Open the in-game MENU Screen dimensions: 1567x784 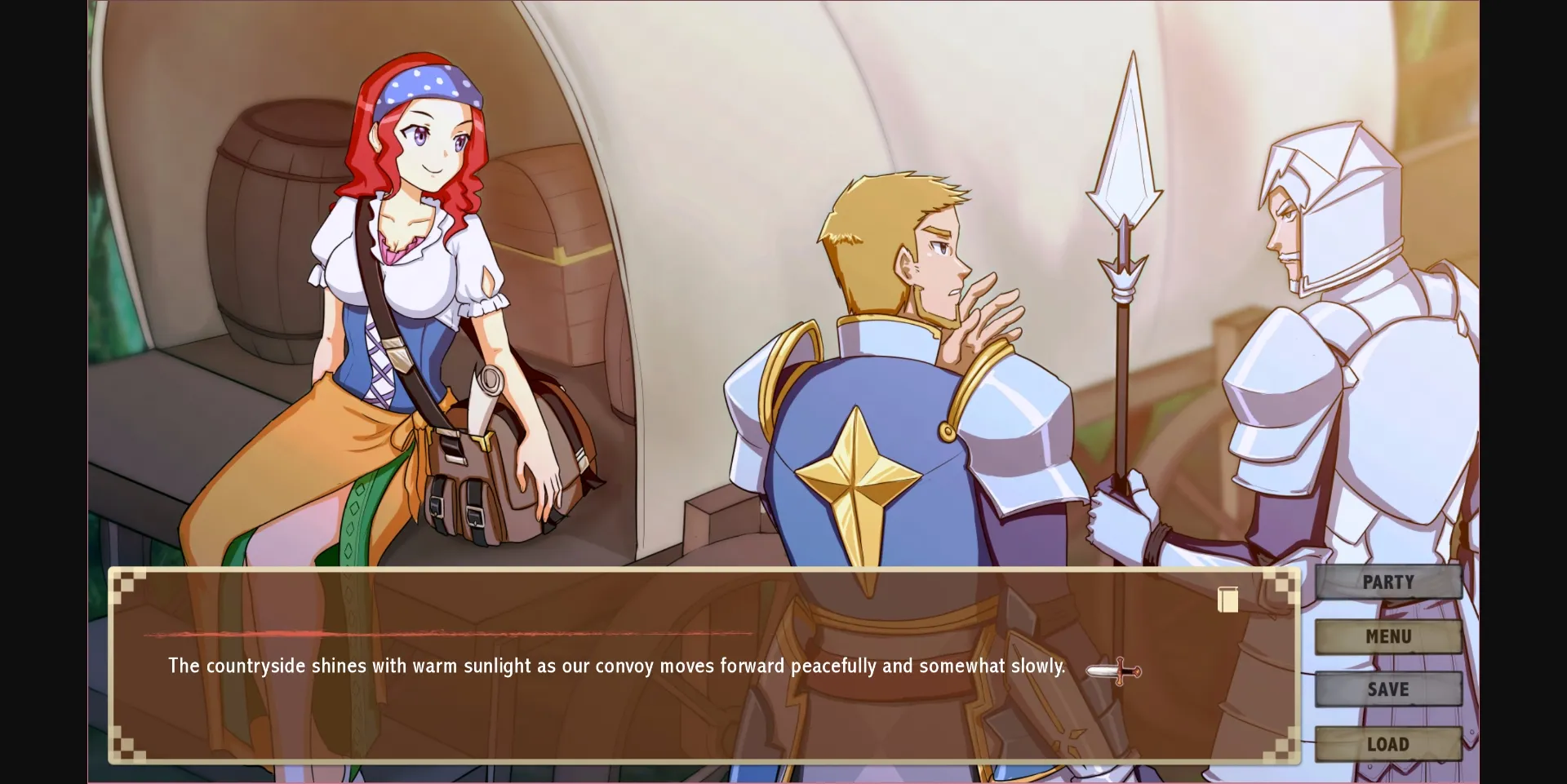[x=1387, y=636]
